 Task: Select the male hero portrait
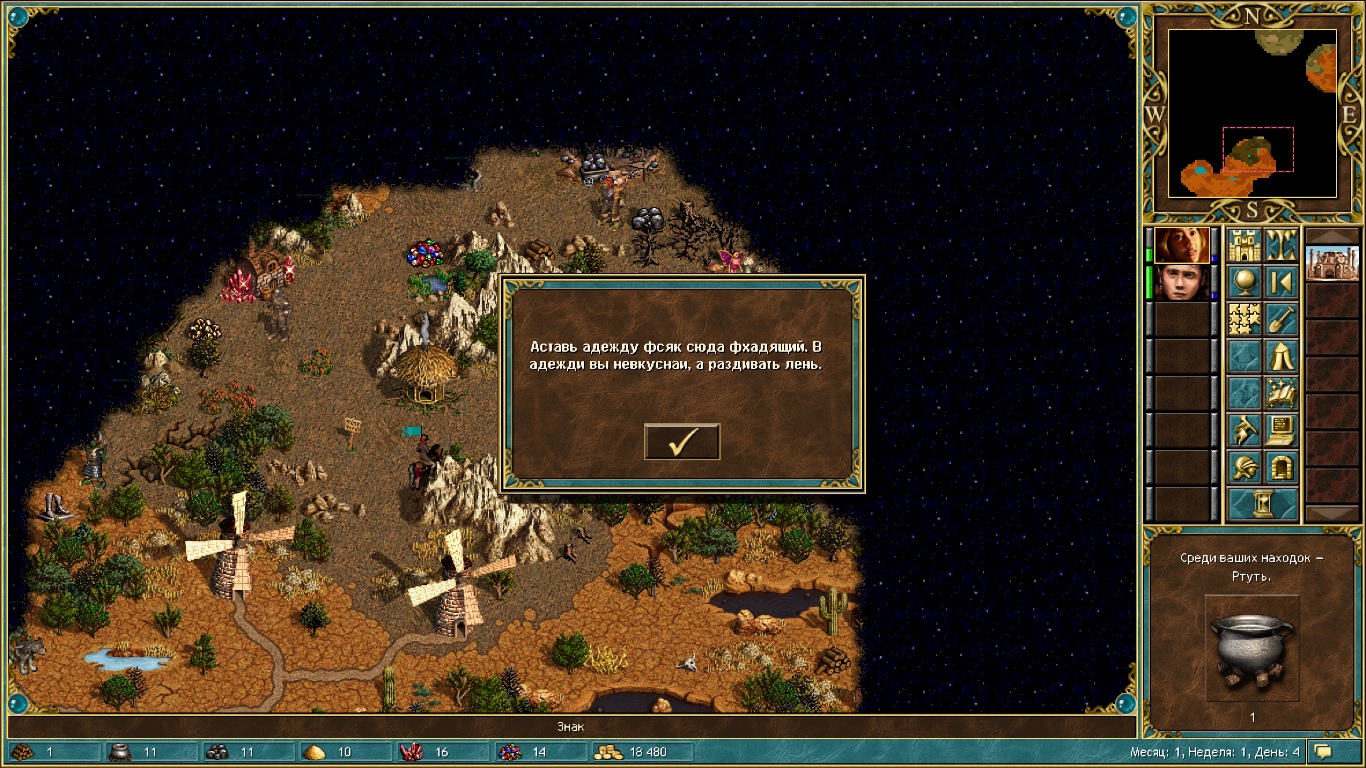point(1182,282)
